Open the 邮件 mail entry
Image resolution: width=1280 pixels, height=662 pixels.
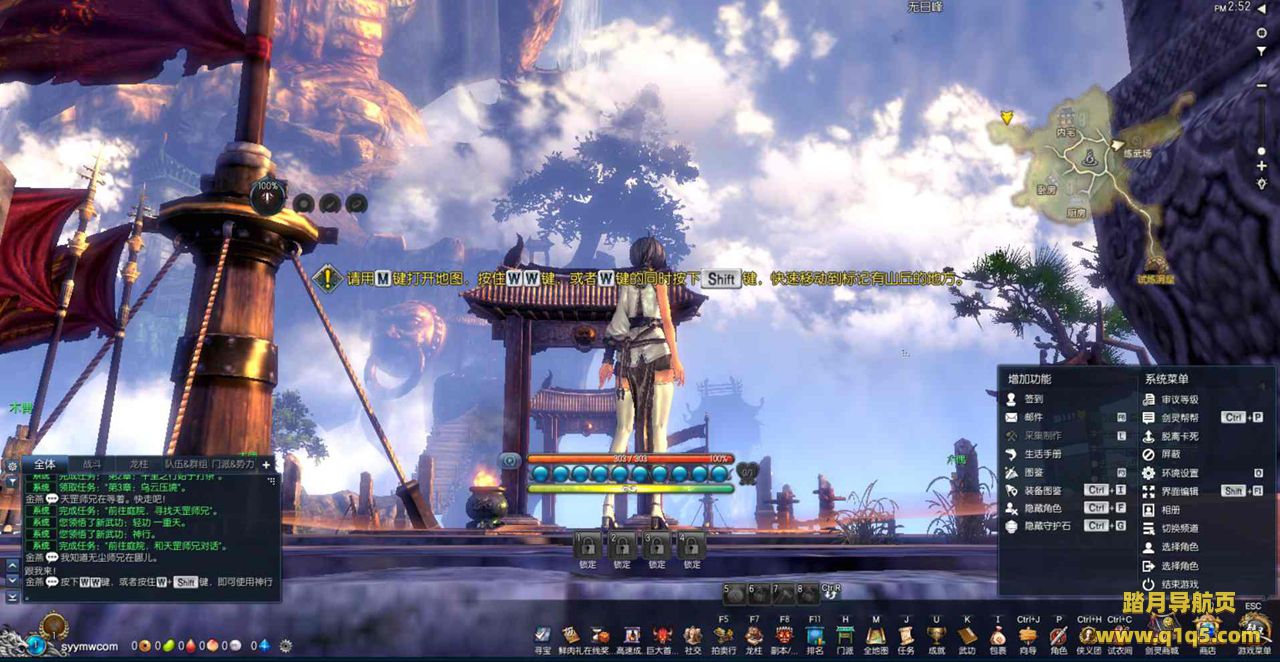point(1034,417)
